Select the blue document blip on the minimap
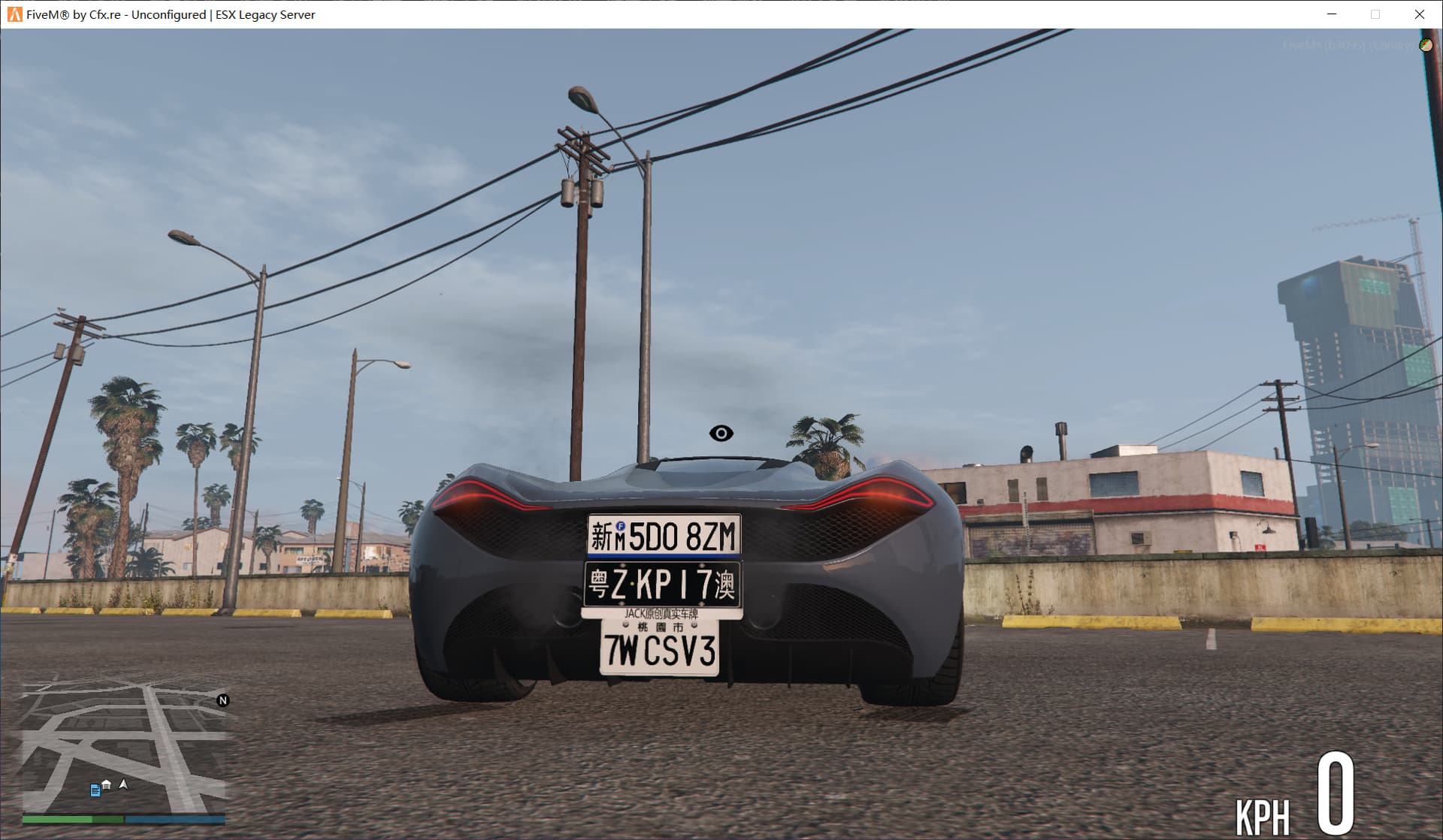Image resolution: width=1443 pixels, height=840 pixels. point(95,790)
